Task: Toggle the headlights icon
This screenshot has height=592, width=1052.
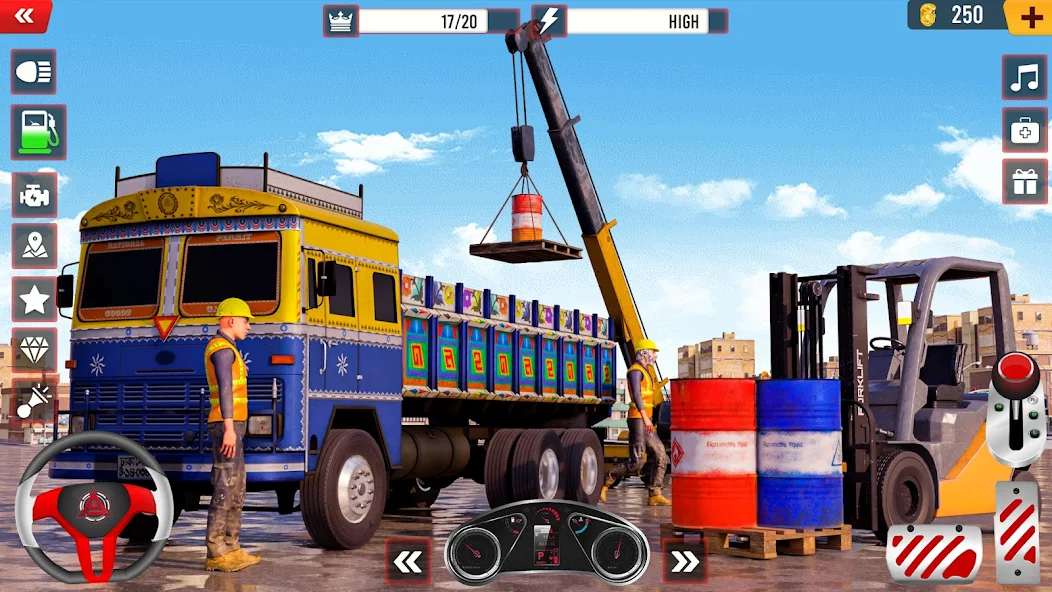Action: 33,73
